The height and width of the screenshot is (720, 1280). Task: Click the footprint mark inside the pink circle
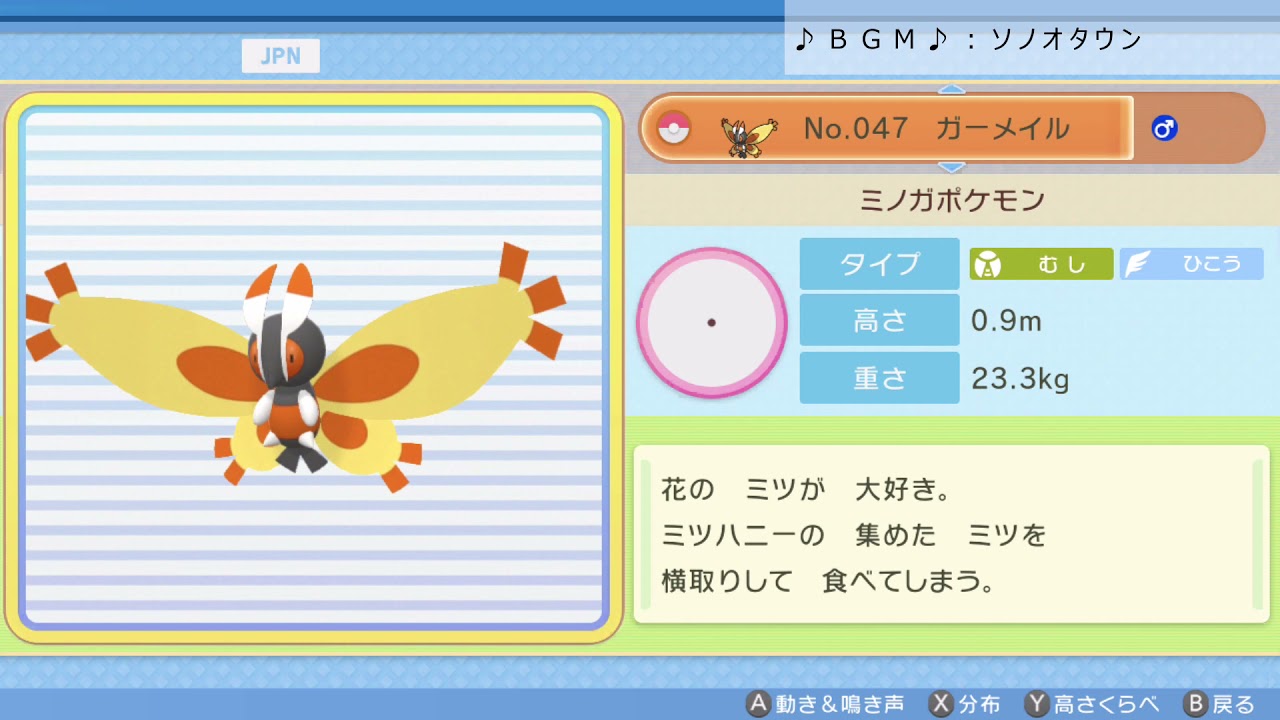[x=712, y=323]
